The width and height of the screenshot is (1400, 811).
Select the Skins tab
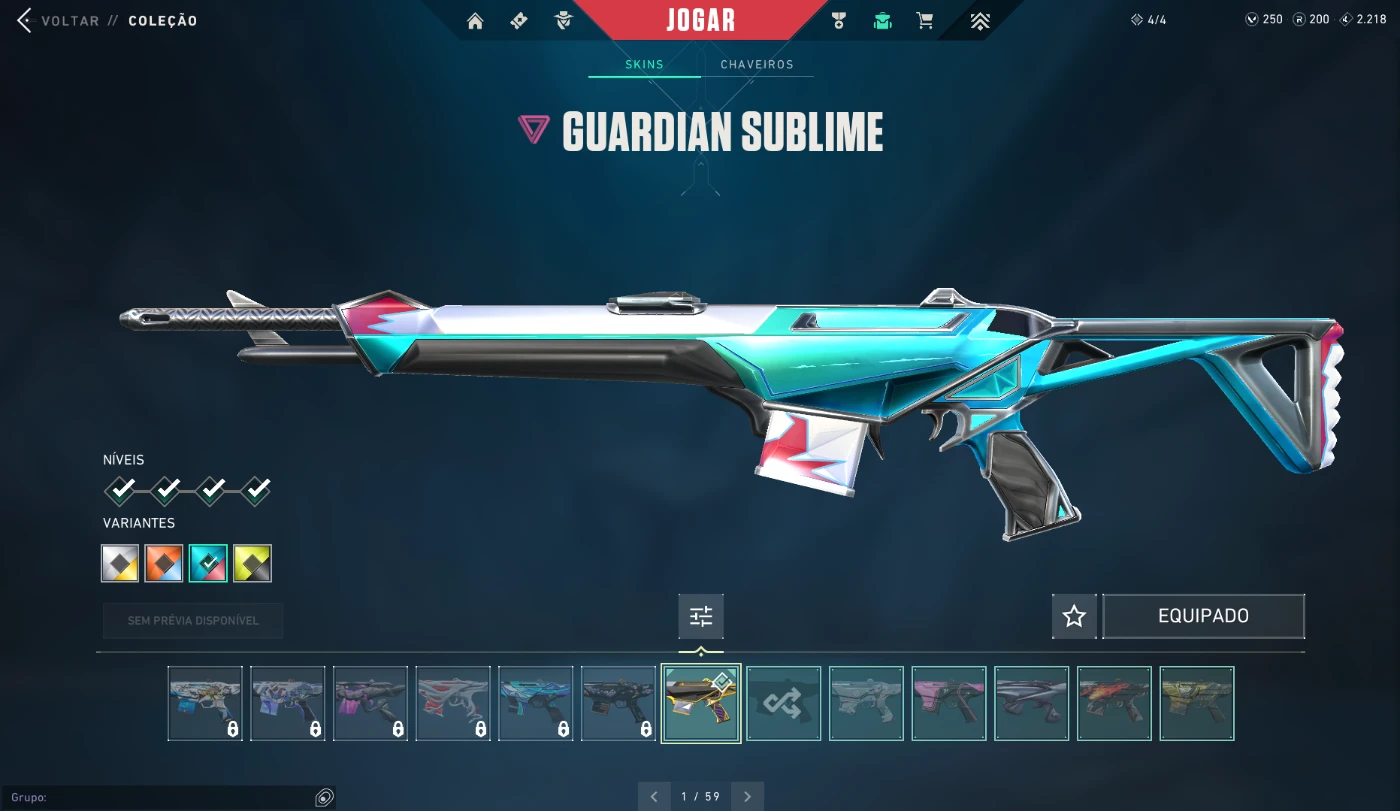point(644,64)
